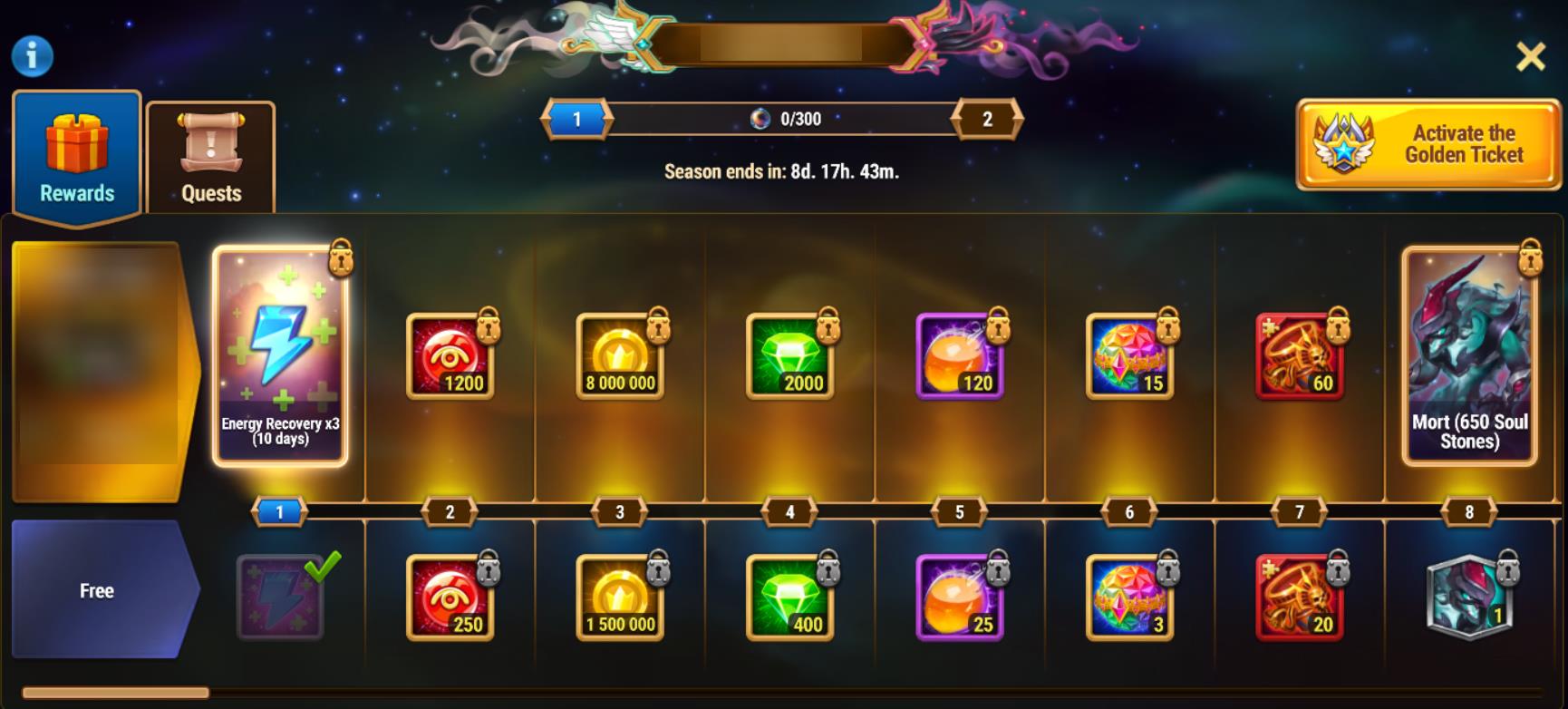Close the season pass window
Image resolution: width=1568 pixels, height=709 pixels.
[x=1531, y=57]
